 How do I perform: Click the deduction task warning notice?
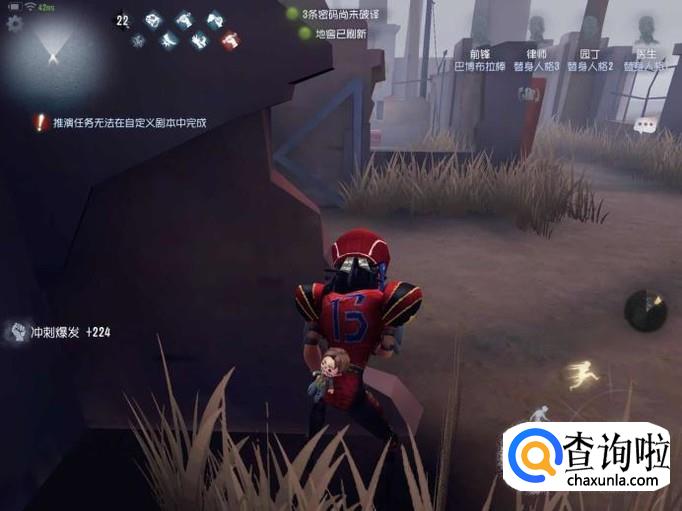pos(120,123)
